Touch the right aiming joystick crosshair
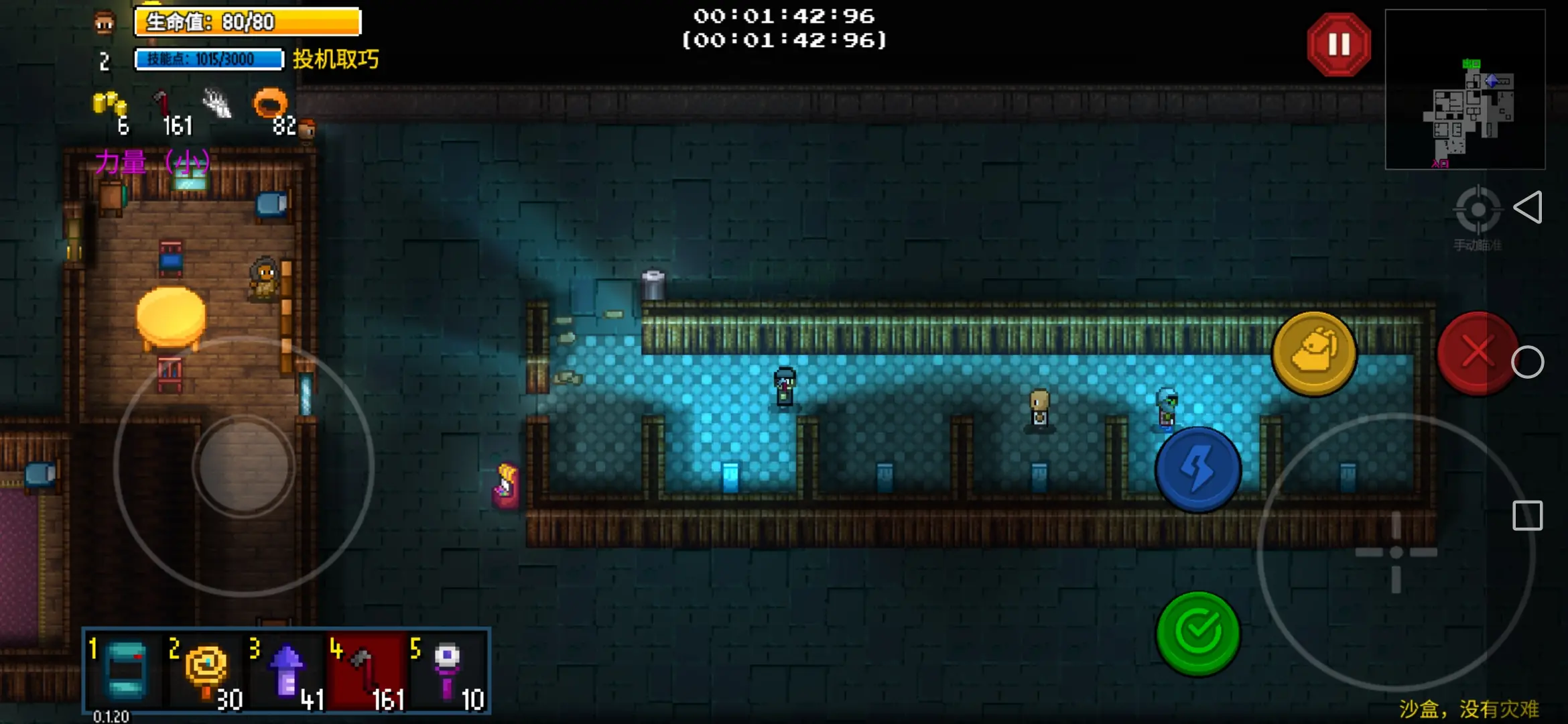Screen dimensions: 1568x724 pos(1396,552)
